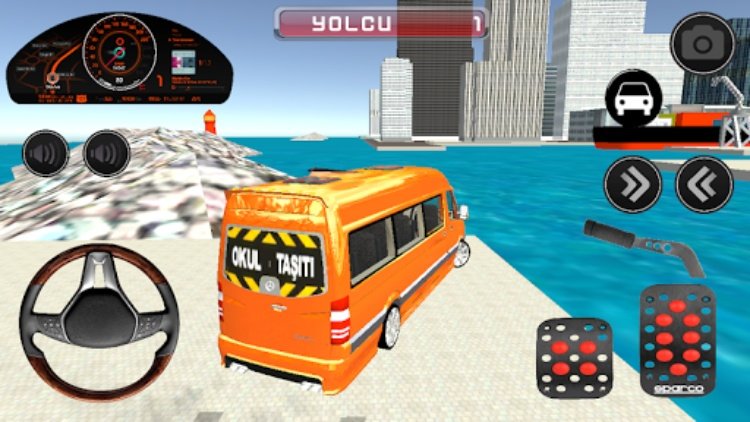Activate the right double-chevron button
The width and height of the screenshot is (750, 422).
click(x=633, y=184)
